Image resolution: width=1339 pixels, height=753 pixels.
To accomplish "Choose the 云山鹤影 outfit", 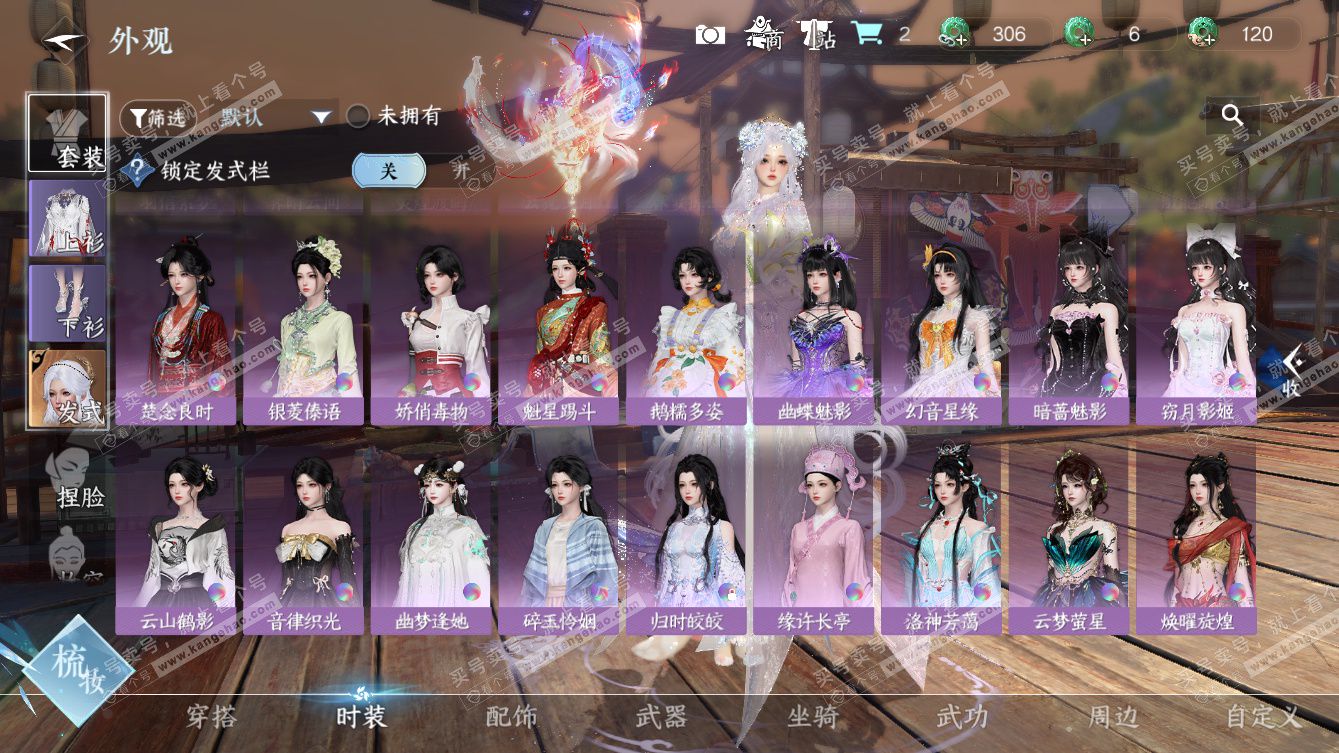I will click(175, 540).
